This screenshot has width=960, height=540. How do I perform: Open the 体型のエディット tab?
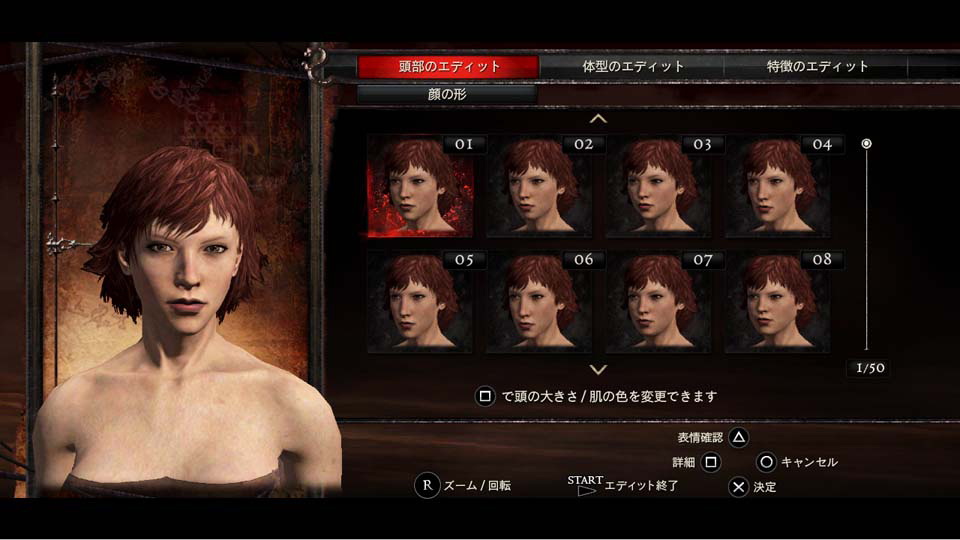tap(633, 67)
